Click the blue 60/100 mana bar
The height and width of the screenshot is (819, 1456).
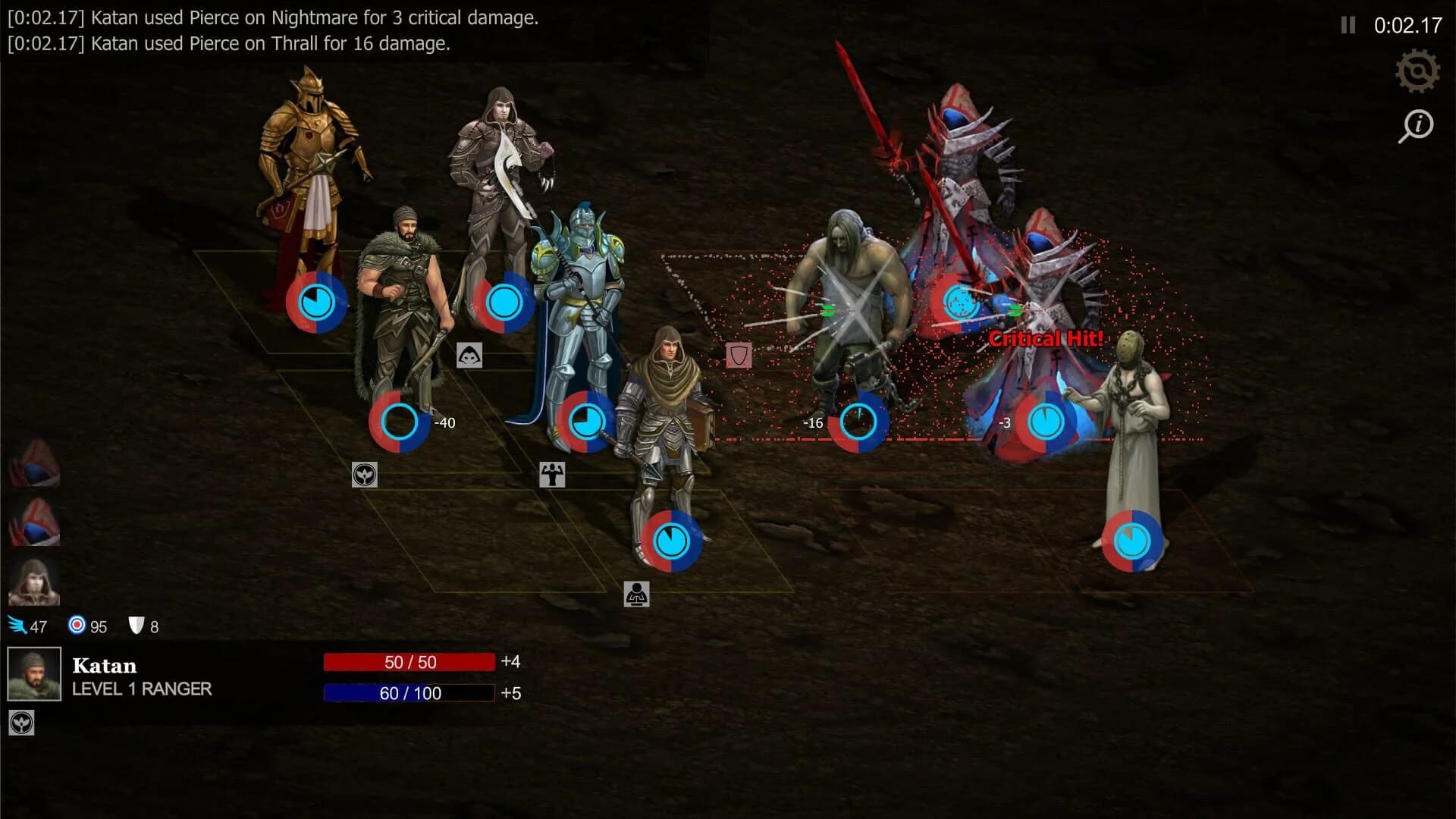[409, 692]
